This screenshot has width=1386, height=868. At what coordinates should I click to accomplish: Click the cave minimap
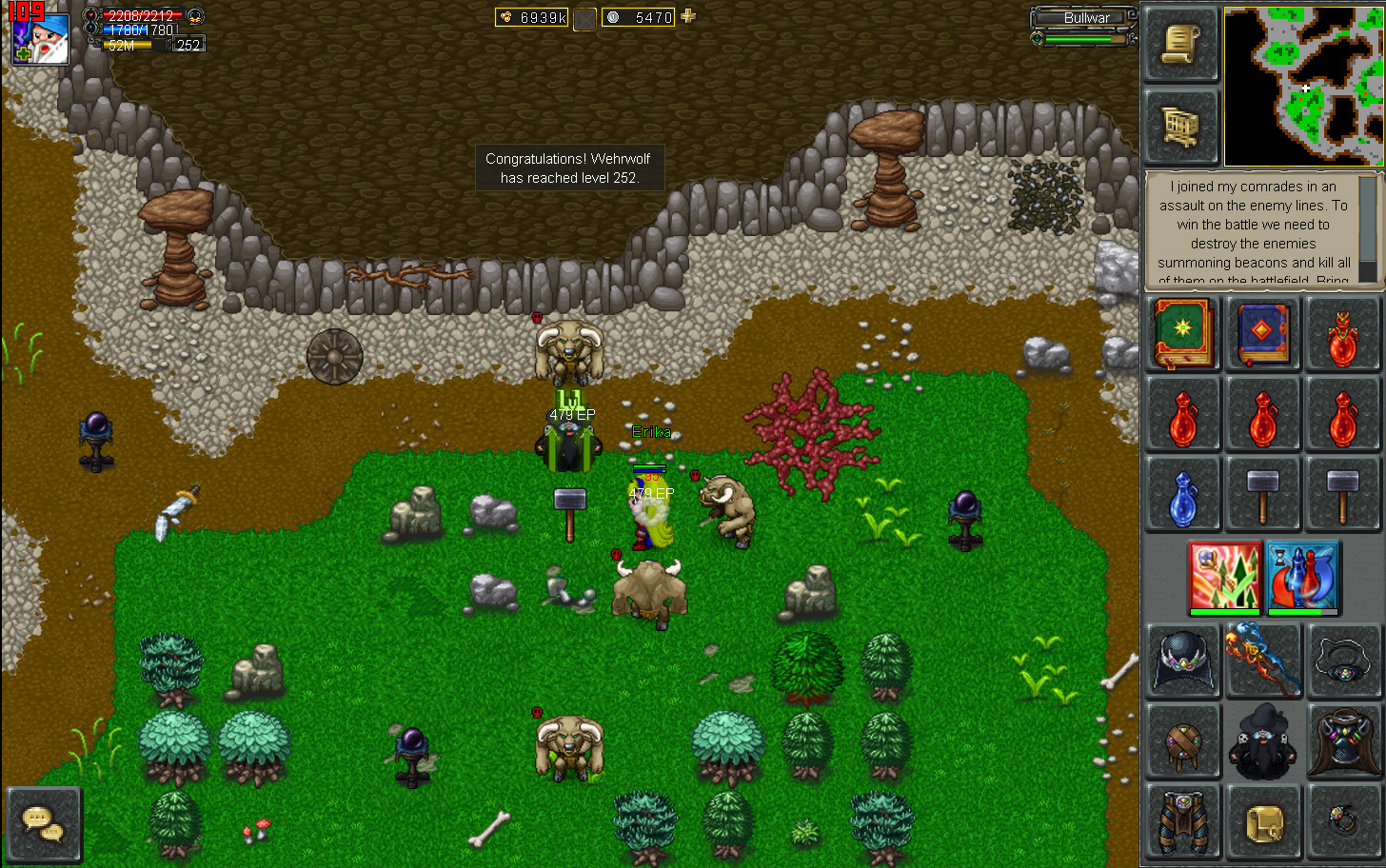click(1301, 87)
